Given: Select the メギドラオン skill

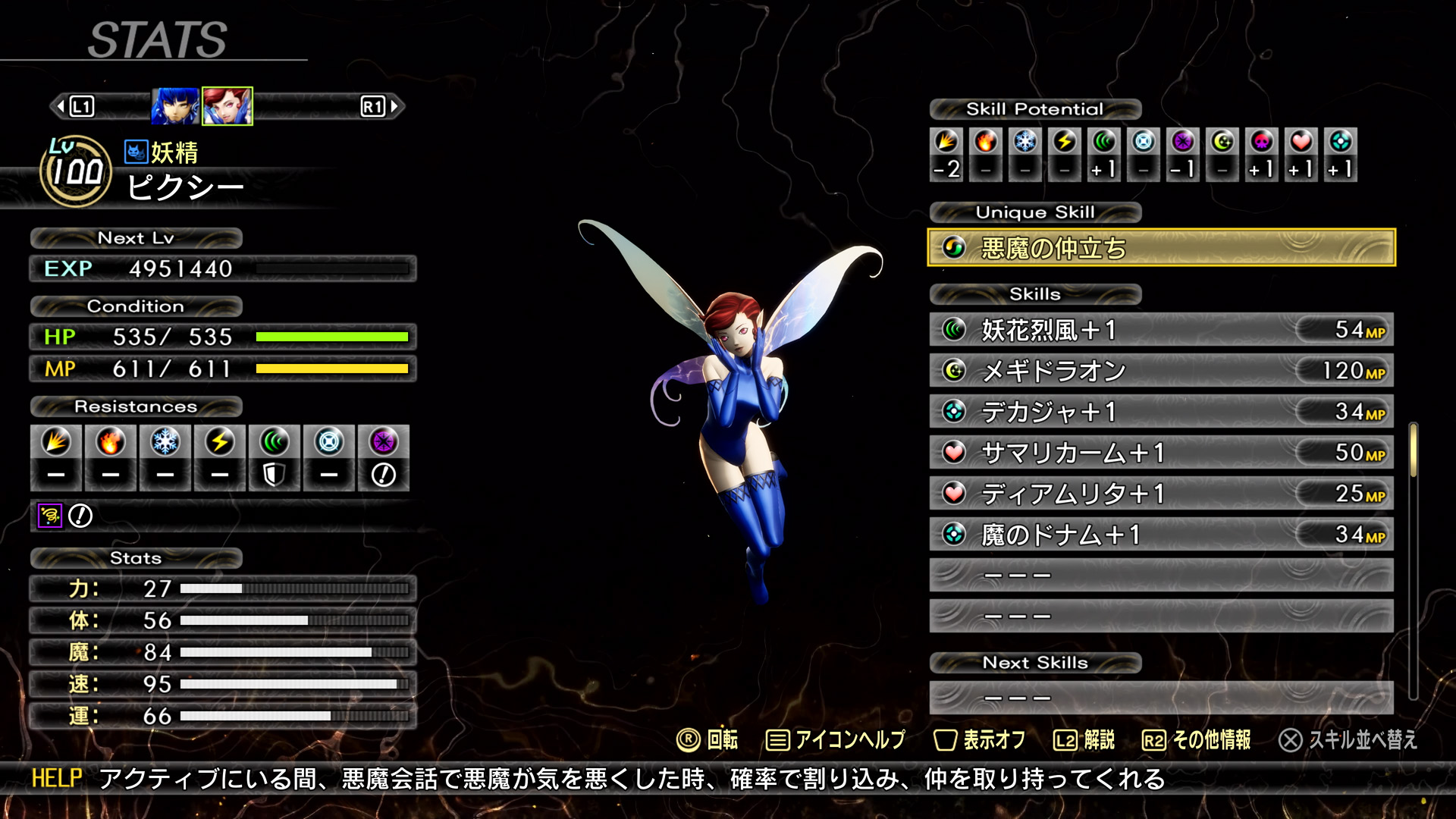Looking at the screenshot, I should (x=1160, y=371).
